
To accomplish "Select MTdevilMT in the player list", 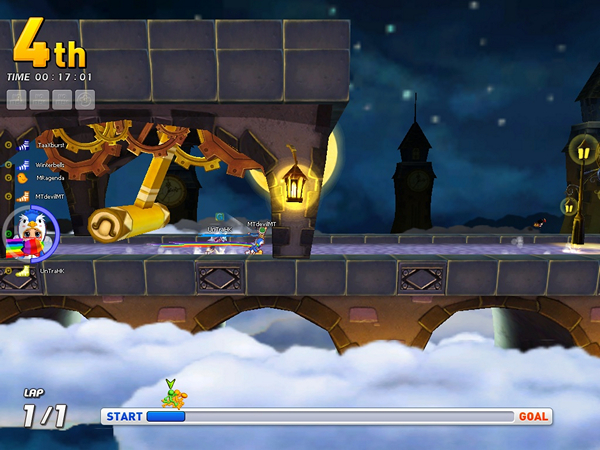I will pyautogui.click(x=50, y=196).
